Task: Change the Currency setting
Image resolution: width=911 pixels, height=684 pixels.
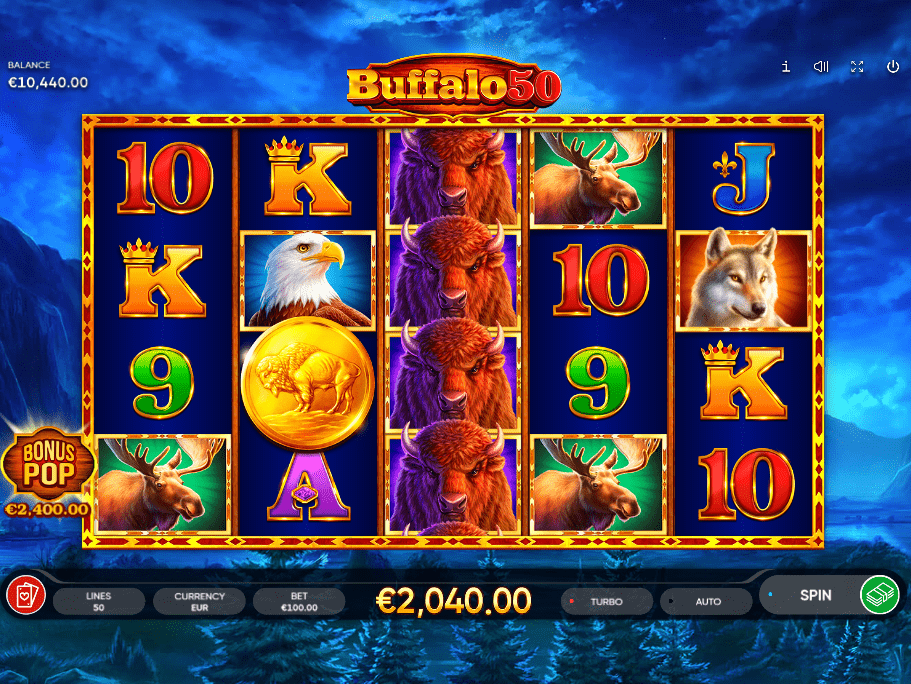Action: coord(199,602)
